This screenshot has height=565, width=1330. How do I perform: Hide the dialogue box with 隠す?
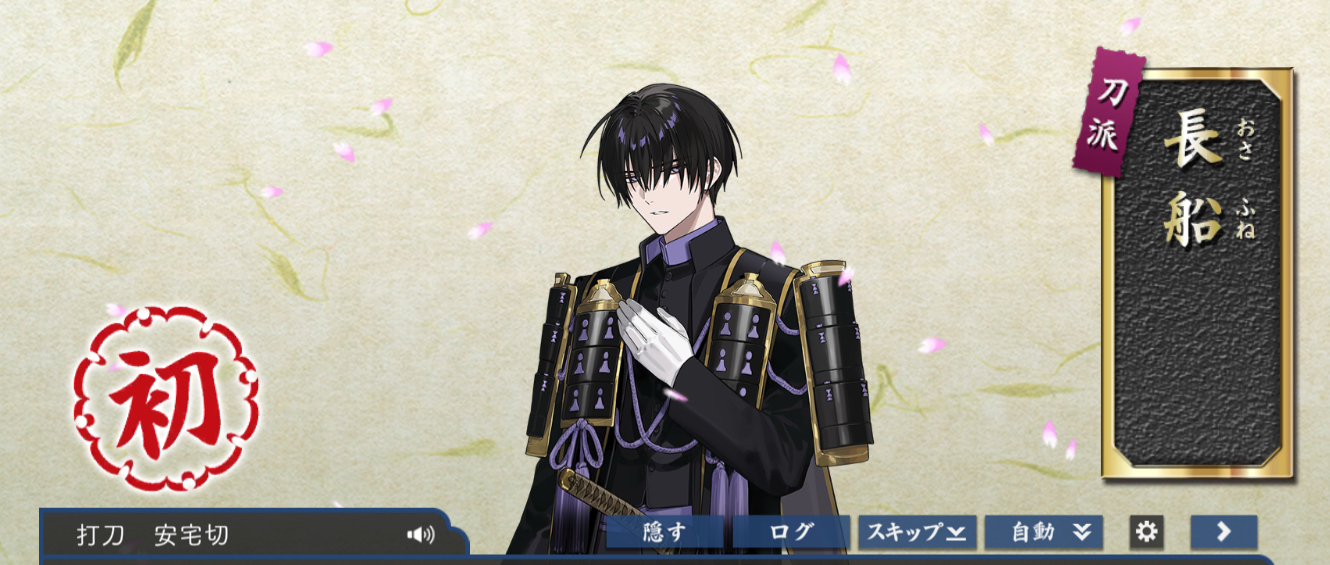tap(665, 532)
